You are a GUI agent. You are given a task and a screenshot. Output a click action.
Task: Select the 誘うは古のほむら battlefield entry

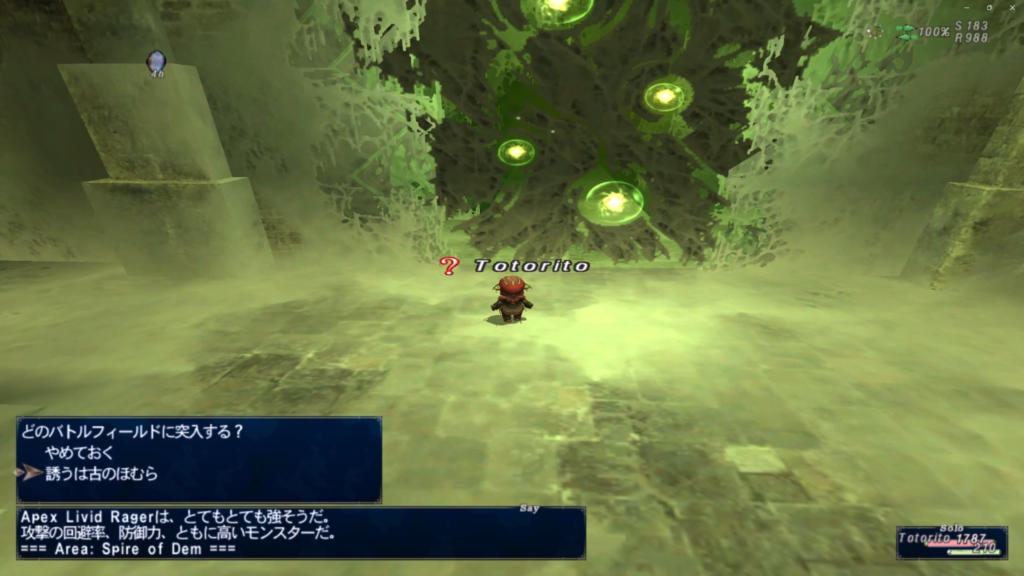(101, 474)
